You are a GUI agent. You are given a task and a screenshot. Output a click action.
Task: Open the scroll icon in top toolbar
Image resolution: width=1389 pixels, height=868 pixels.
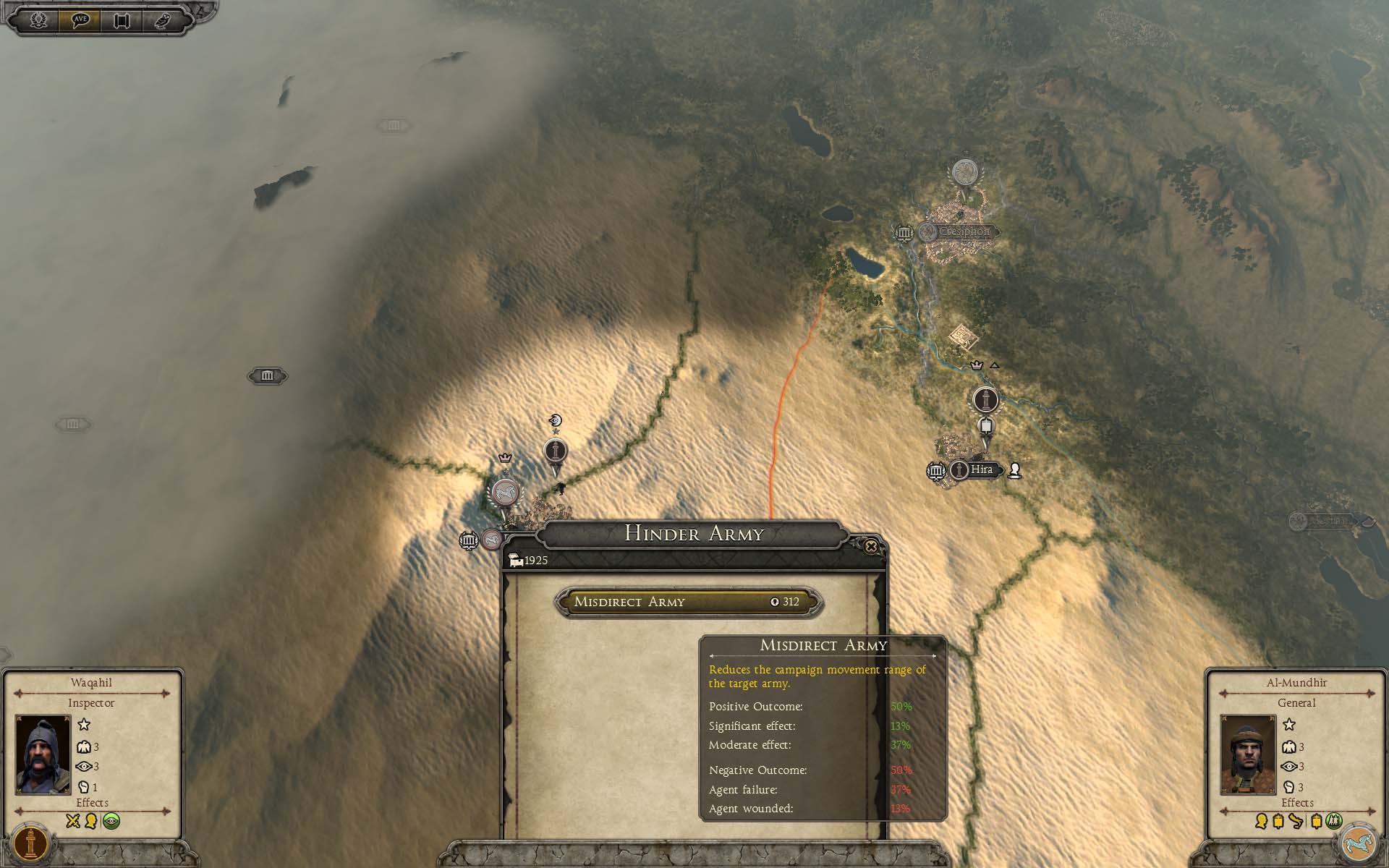point(121,20)
